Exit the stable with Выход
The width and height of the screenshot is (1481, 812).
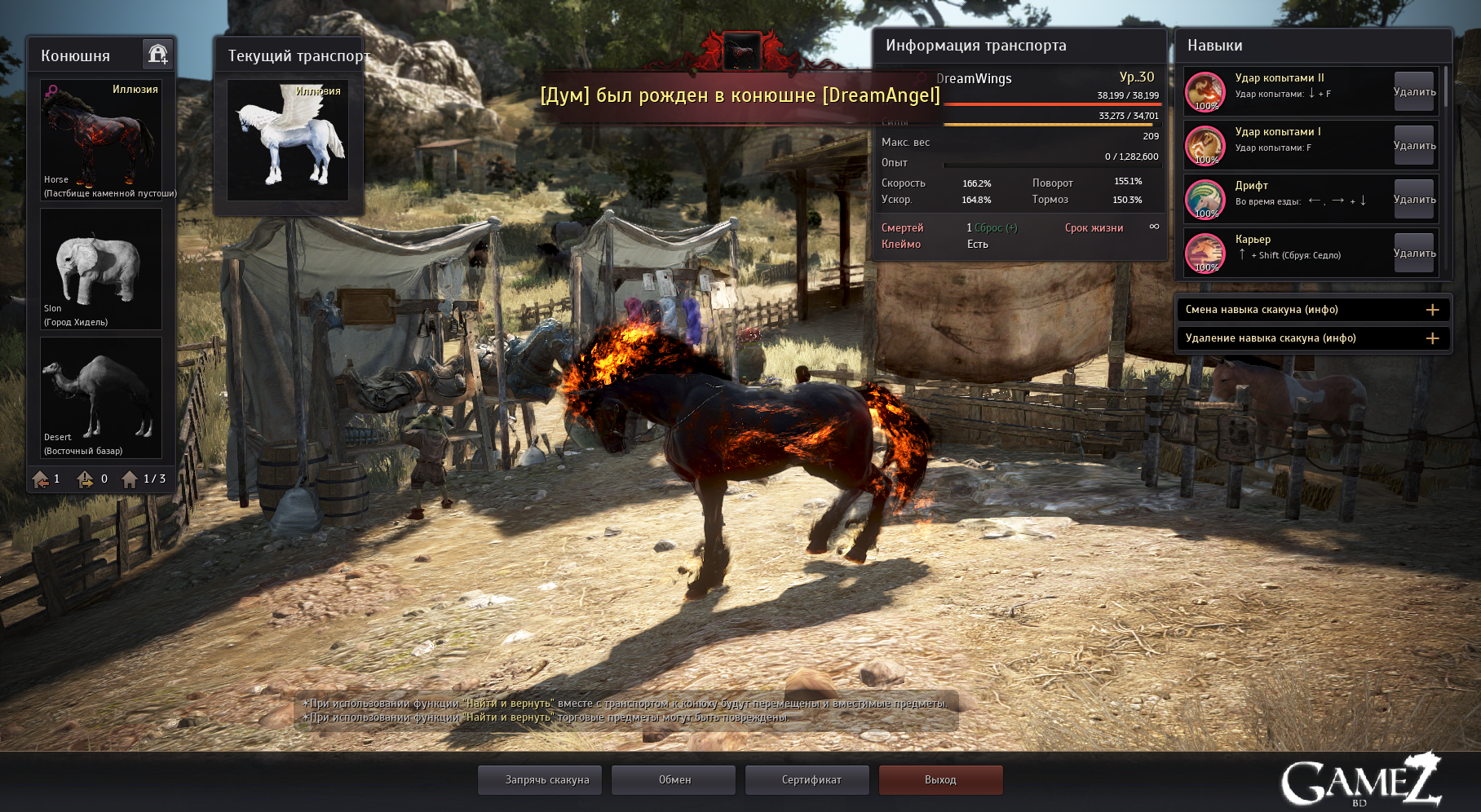940,780
